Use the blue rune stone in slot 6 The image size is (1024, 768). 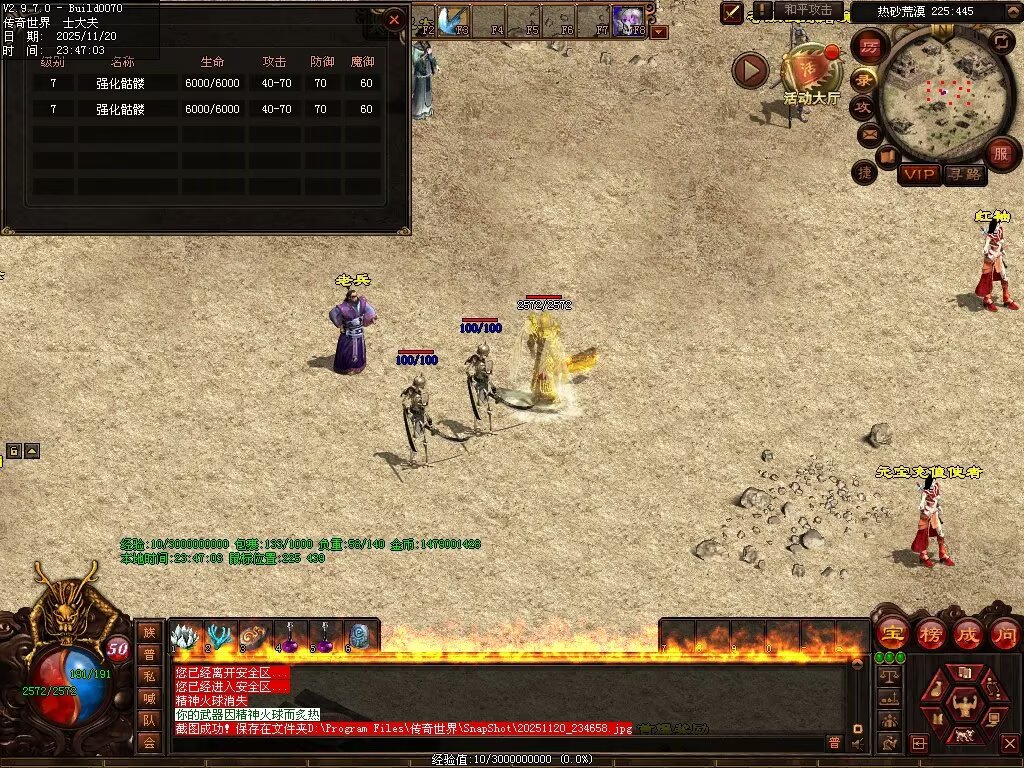[360, 638]
